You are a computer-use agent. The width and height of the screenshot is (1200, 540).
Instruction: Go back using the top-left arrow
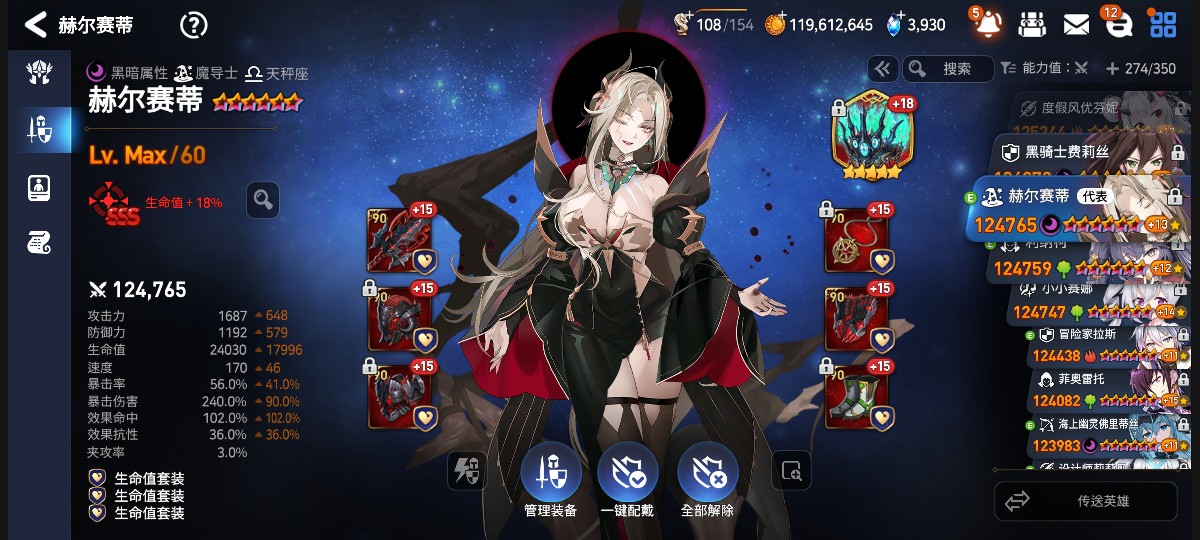(36, 25)
